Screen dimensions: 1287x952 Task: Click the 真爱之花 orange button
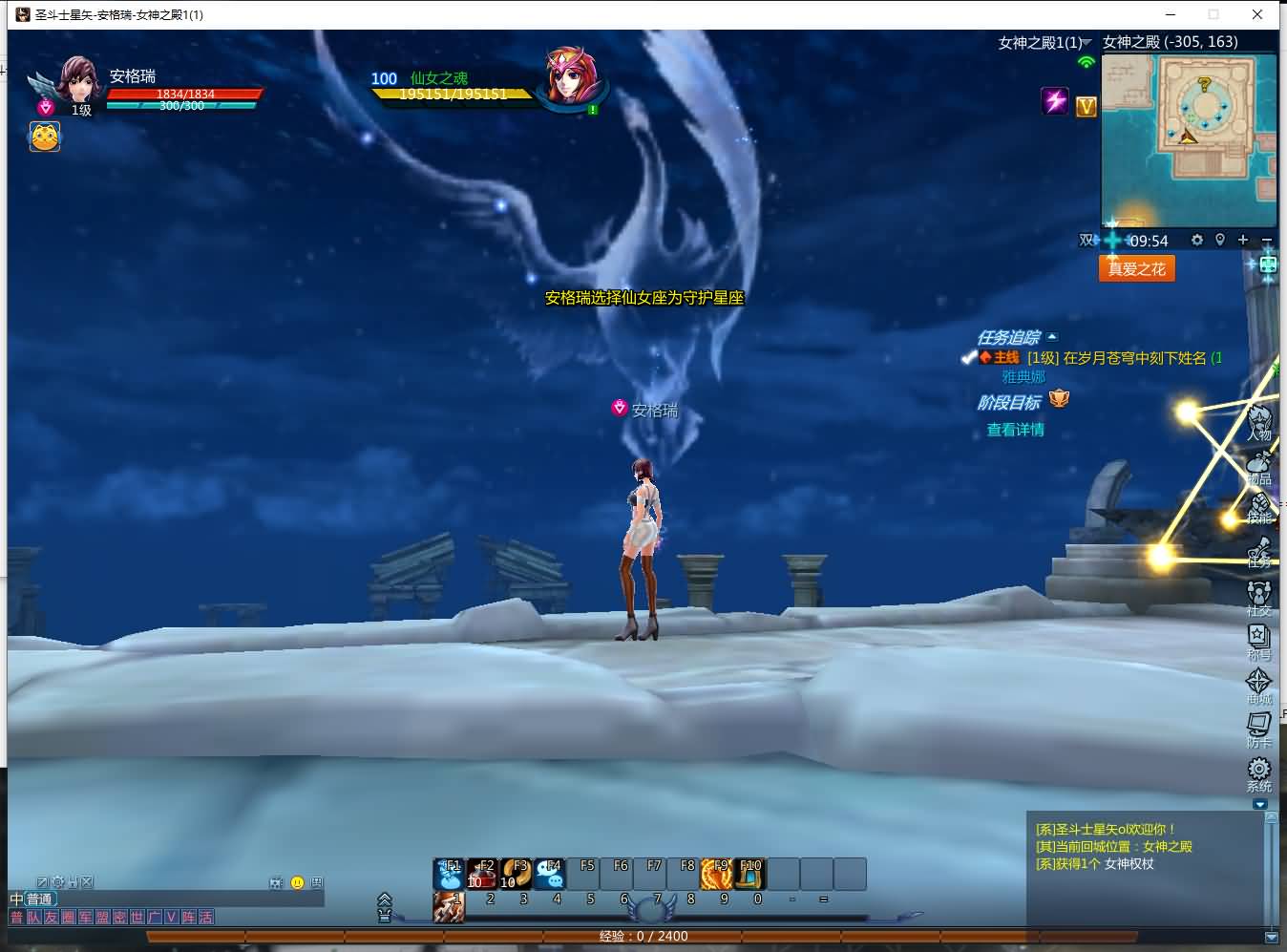(x=1136, y=268)
